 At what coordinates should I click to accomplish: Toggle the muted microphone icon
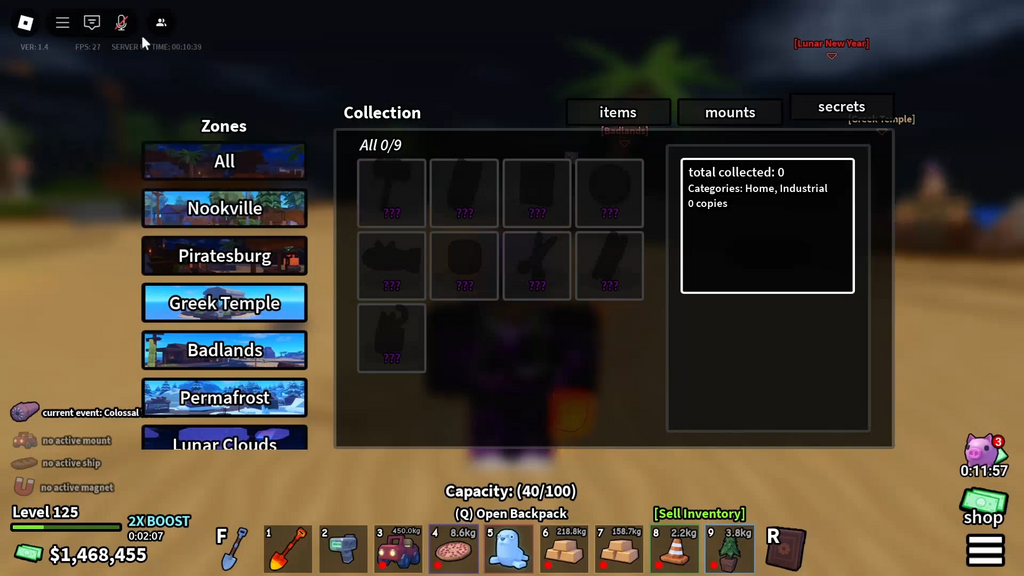tap(121, 22)
